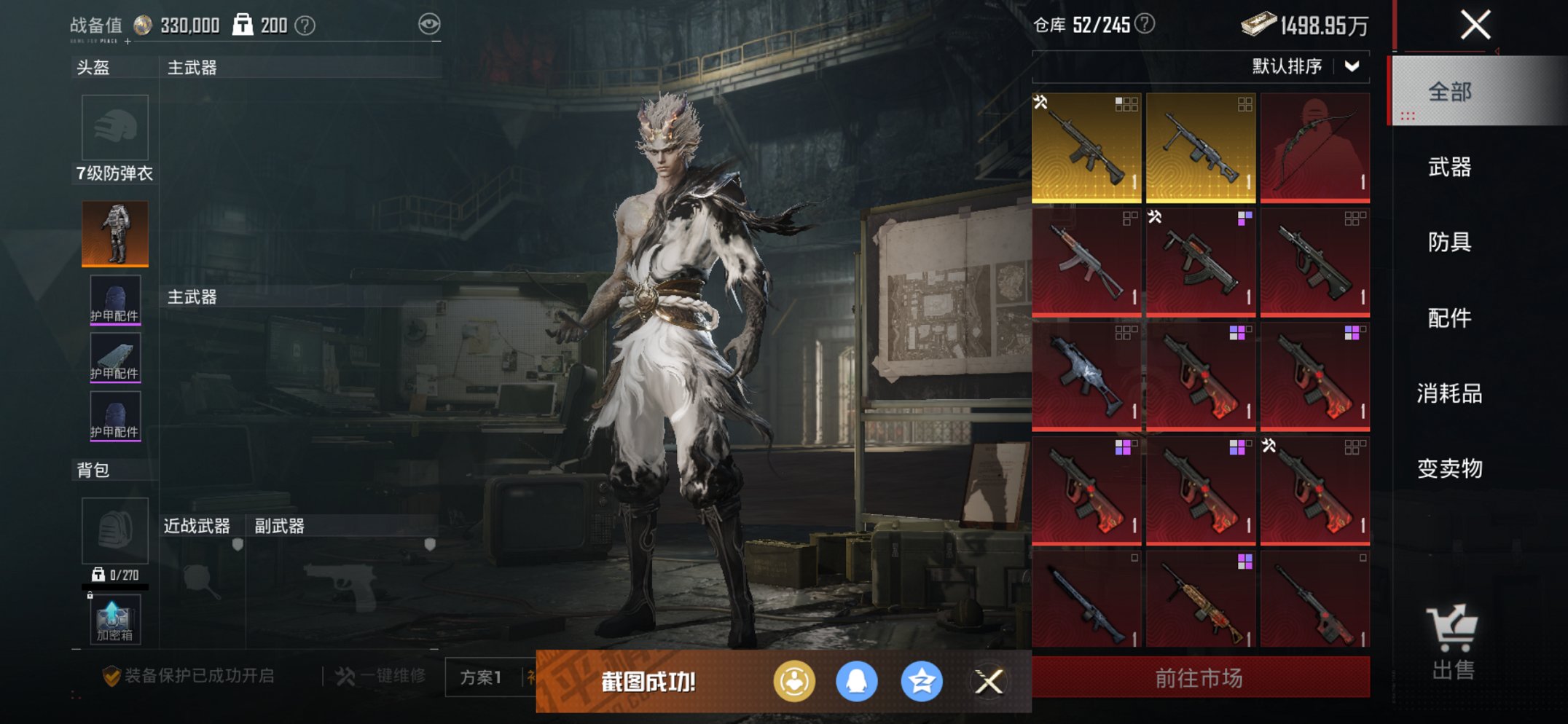Image resolution: width=1568 pixels, height=724 pixels.
Task: Go to the market via 前往市场
Action: [1200, 678]
